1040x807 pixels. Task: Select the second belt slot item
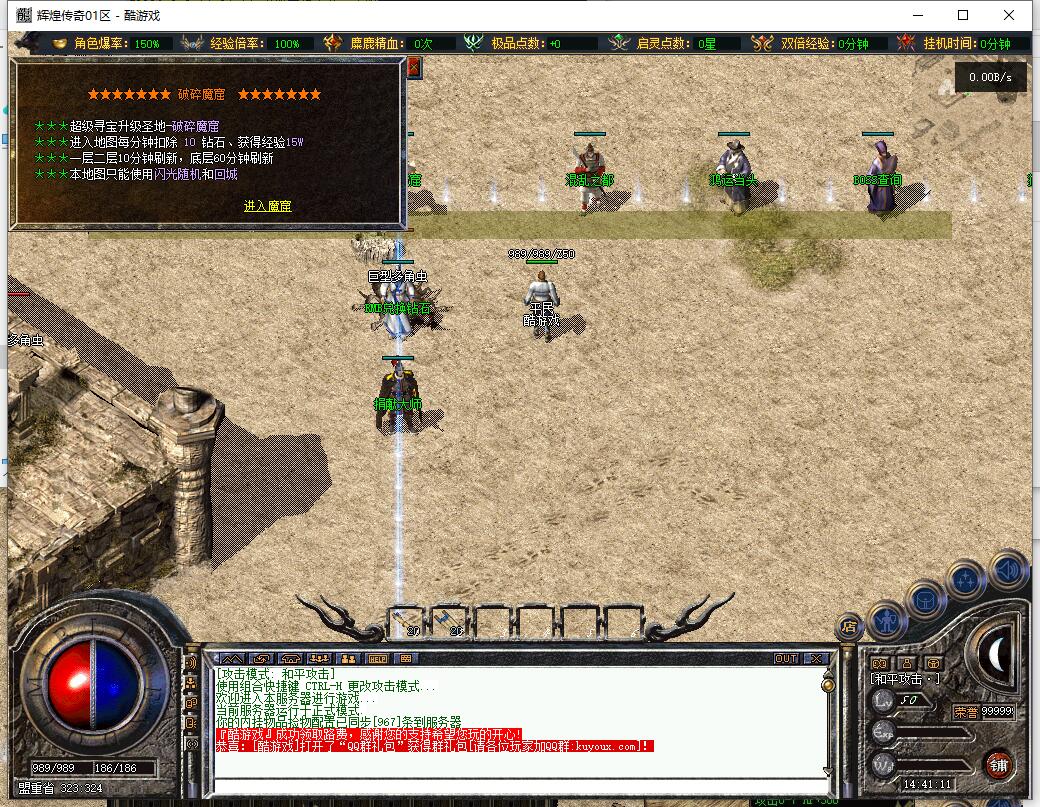tap(451, 622)
